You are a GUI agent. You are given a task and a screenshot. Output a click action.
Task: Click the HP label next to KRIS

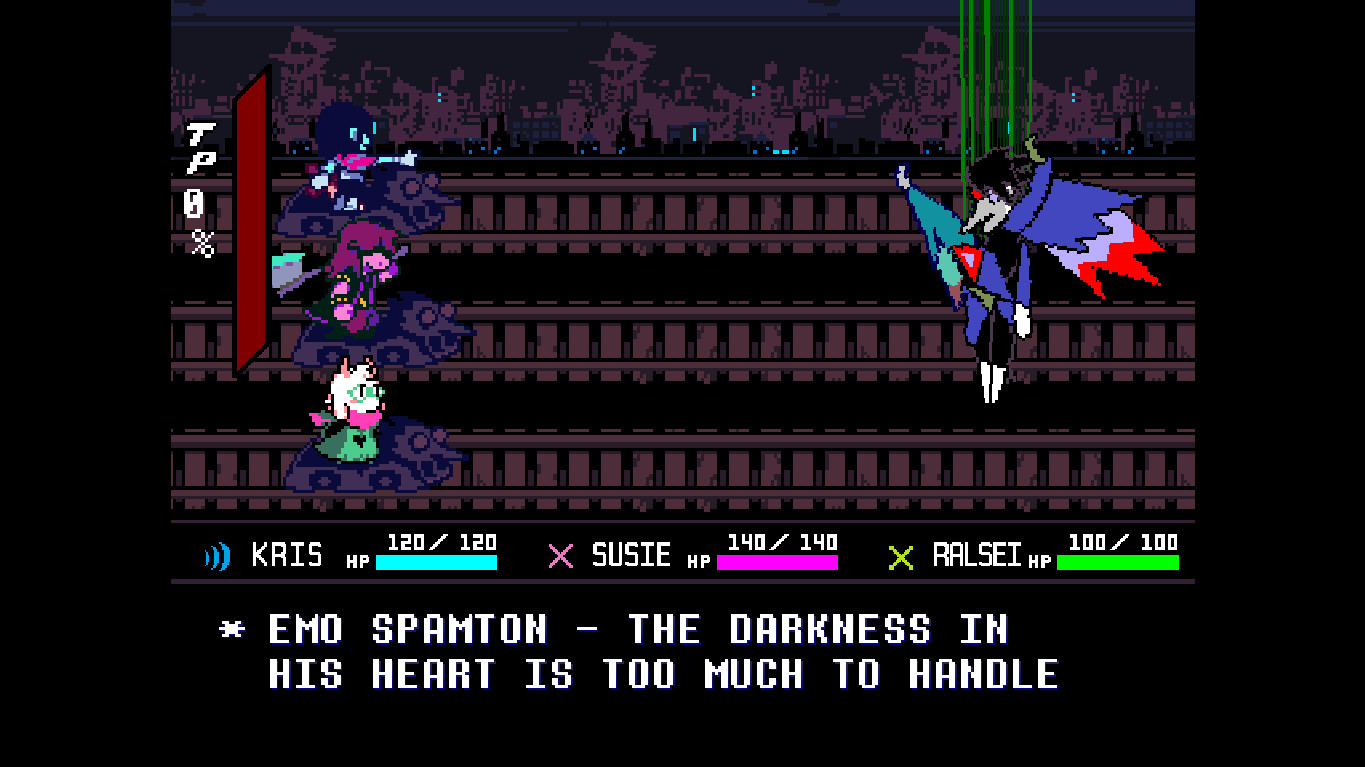(355, 560)
